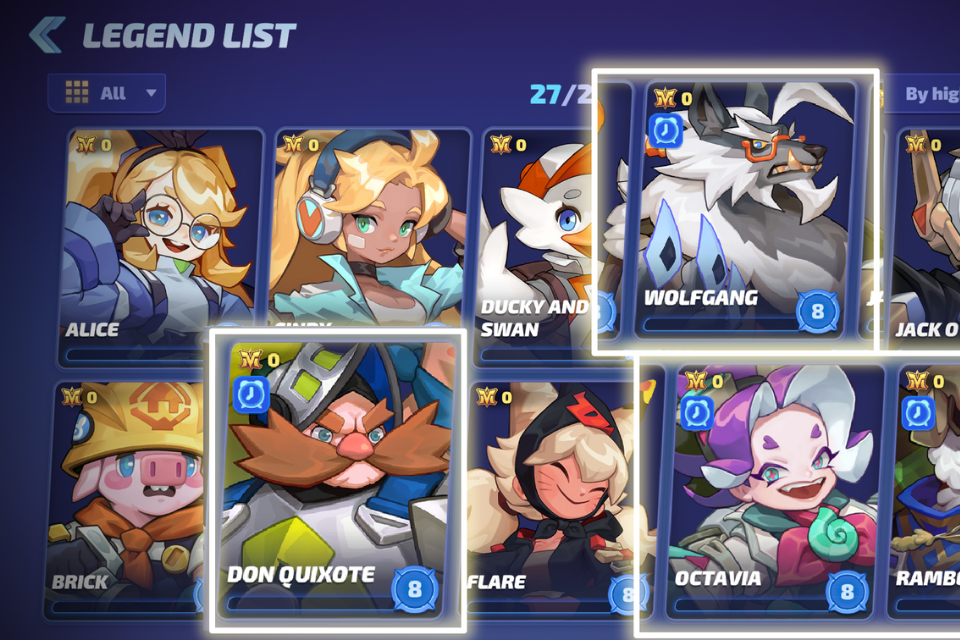This screenshot has width=960, height=640.
Task: Open the sort order dropdown
Action: [x=925, y=94]
